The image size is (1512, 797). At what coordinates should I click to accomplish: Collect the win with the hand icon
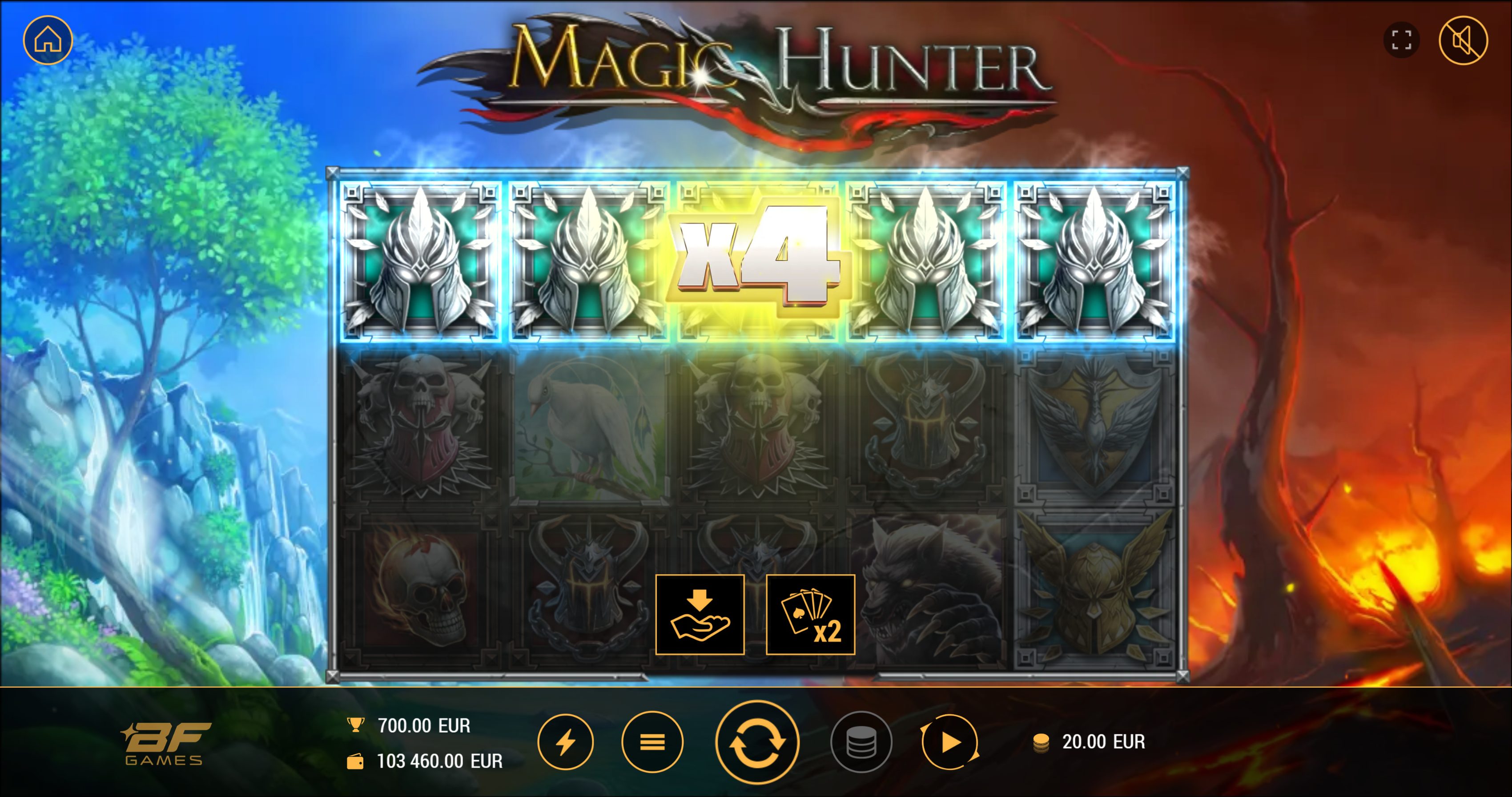tap(700, 615)
